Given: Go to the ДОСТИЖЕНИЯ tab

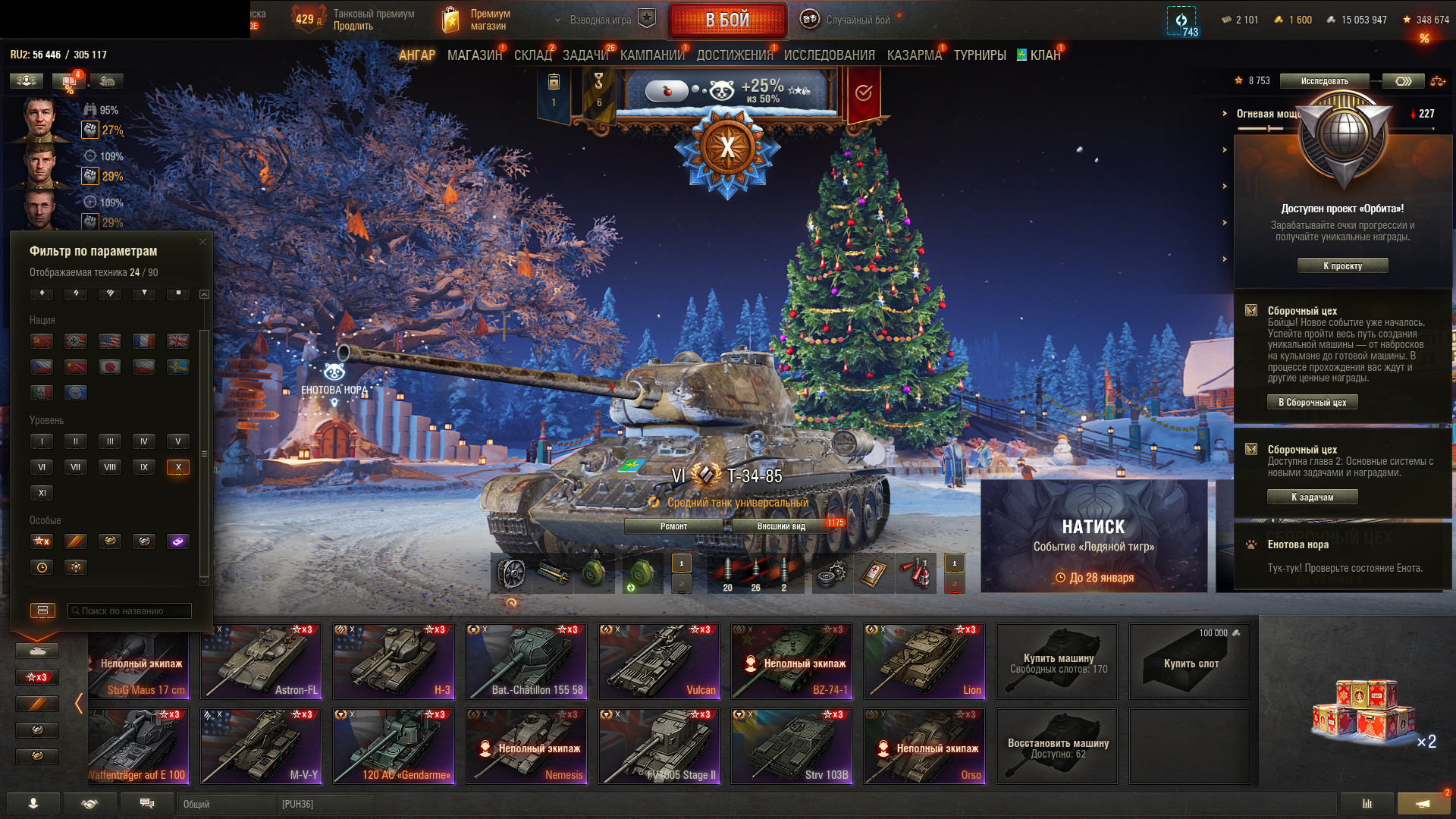Looking at the screenshot, I should tap(734, 55).
